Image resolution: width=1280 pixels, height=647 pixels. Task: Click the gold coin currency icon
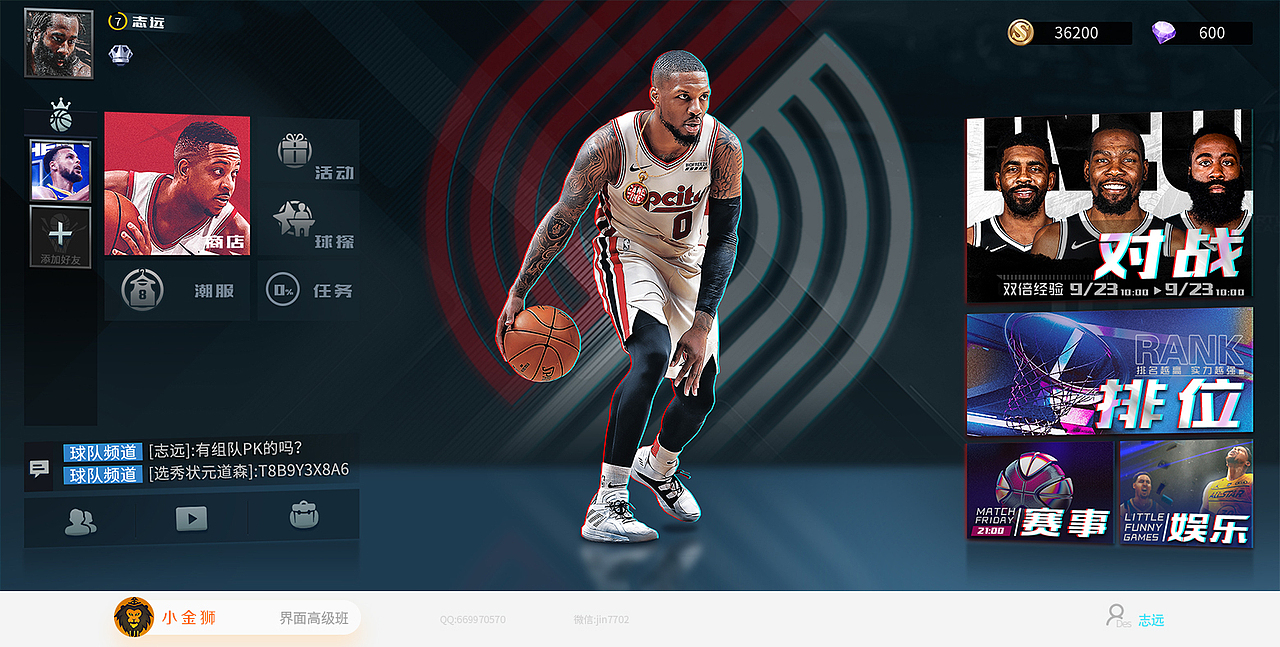click(x=1022, y=32)
